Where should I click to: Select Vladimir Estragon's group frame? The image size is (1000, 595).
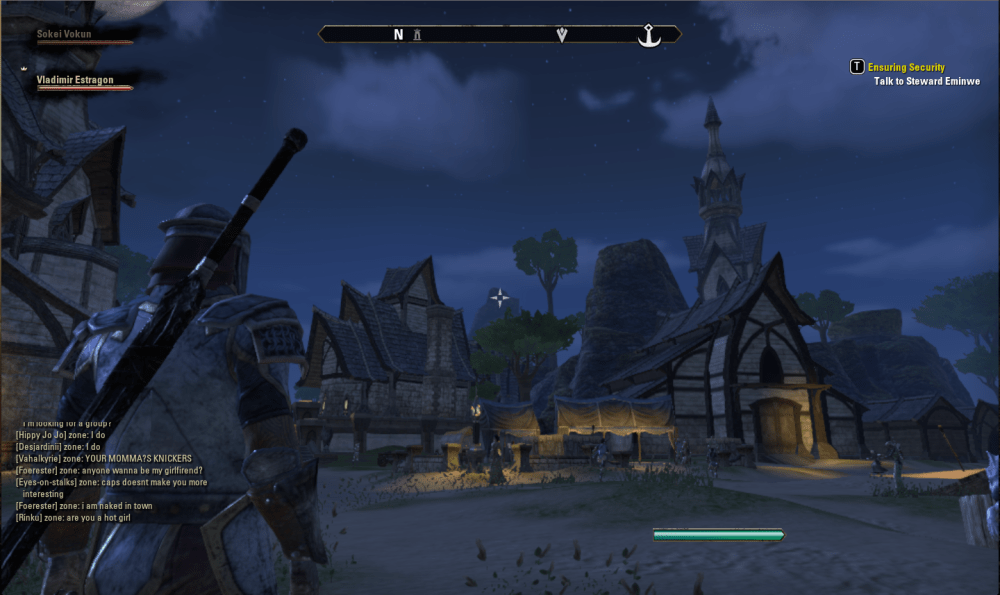[75, 80]
